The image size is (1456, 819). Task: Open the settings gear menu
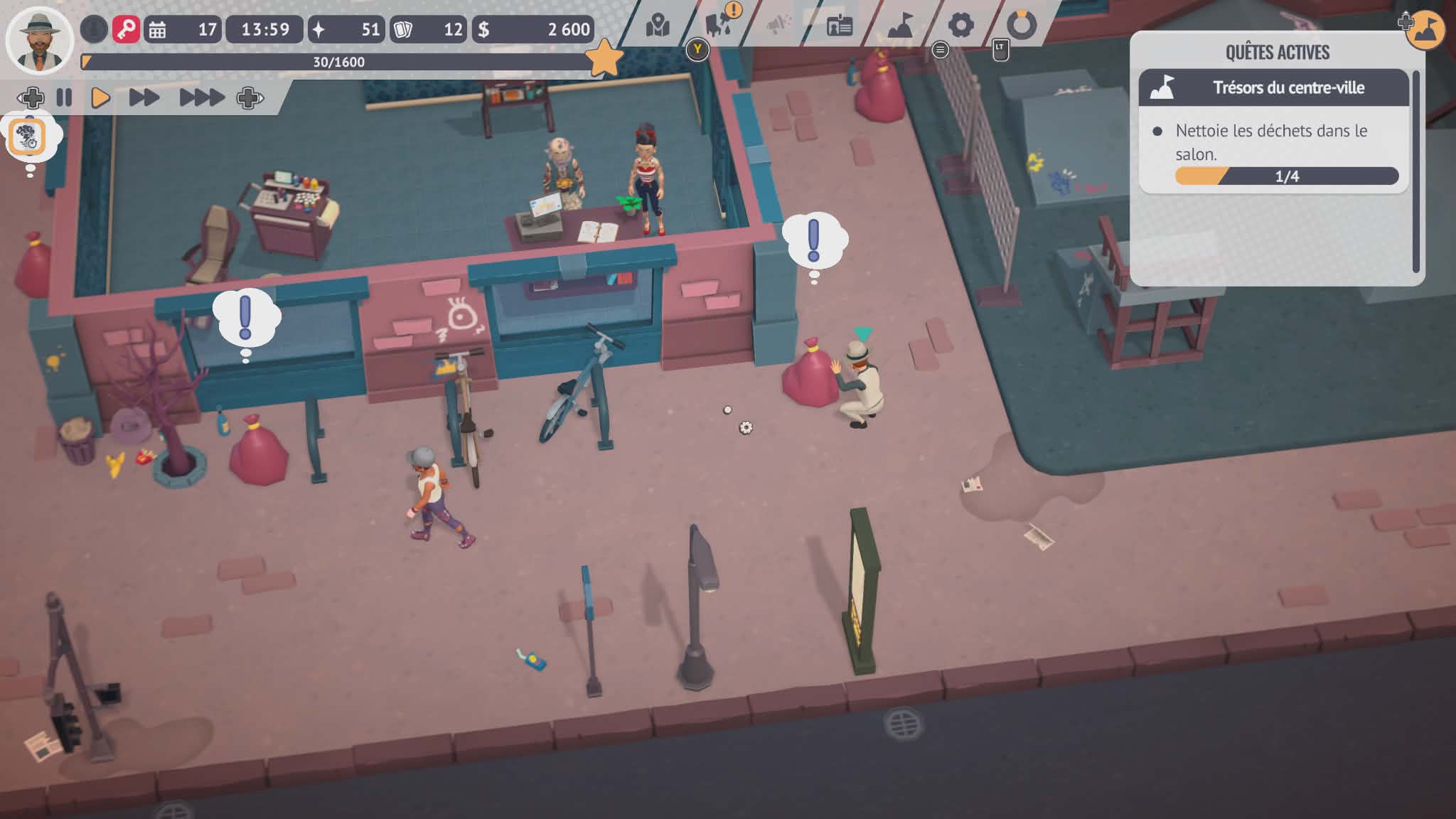pos(960,26)
